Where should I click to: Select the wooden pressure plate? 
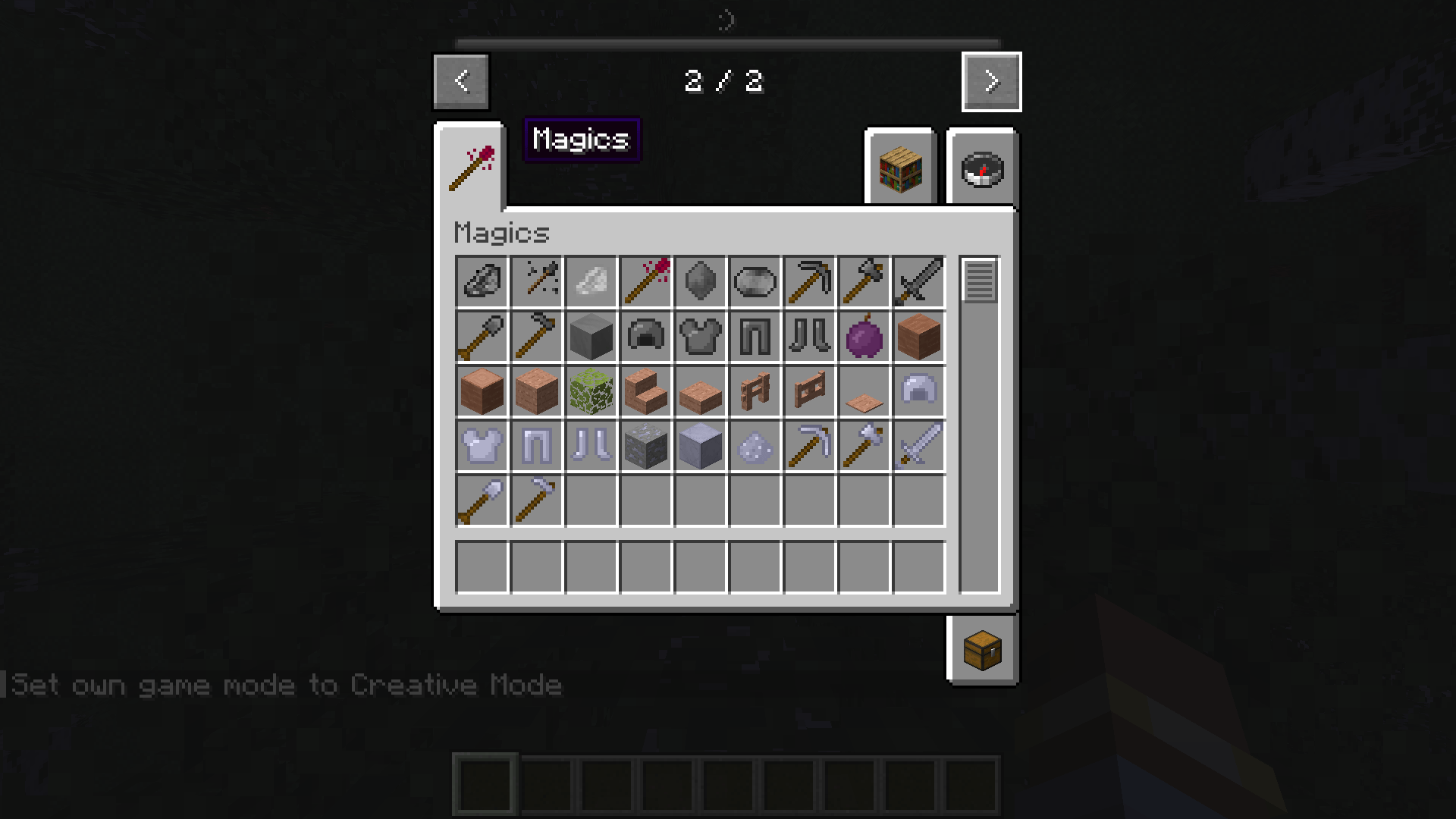coord(863,391)
